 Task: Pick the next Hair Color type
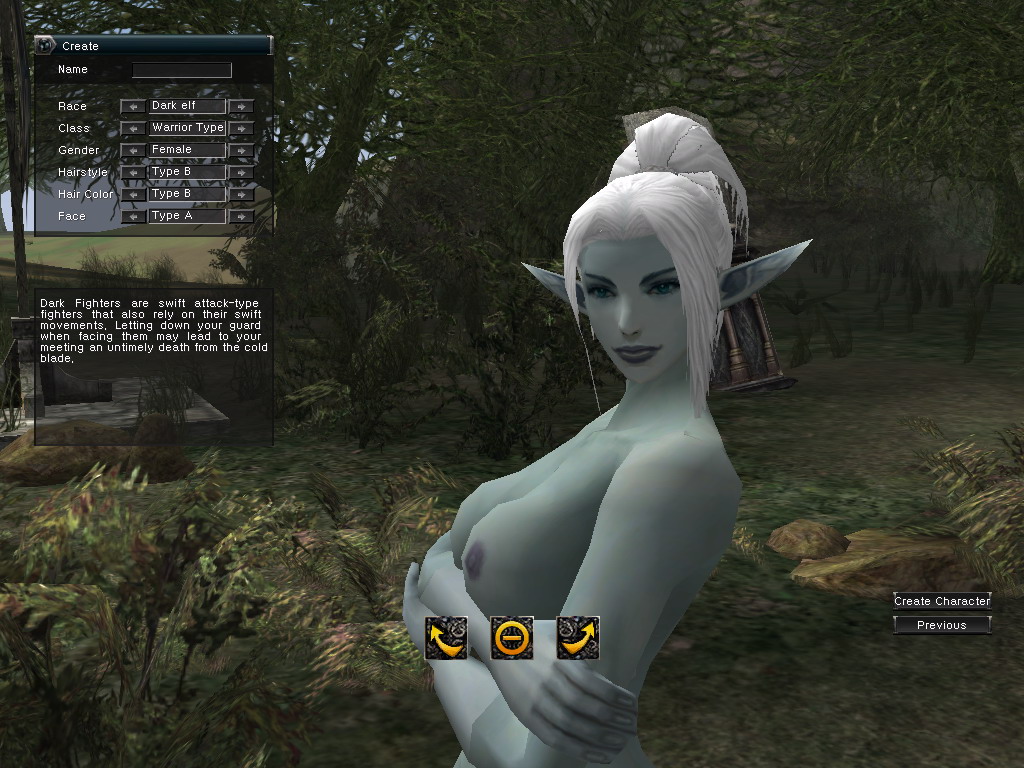241,194
